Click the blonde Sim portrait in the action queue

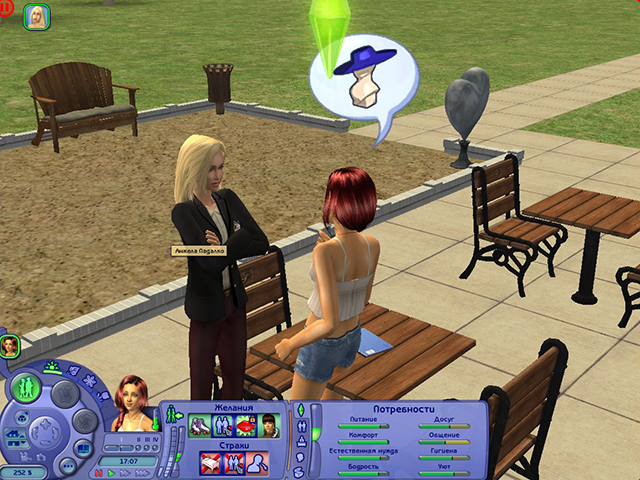point(37,17)
